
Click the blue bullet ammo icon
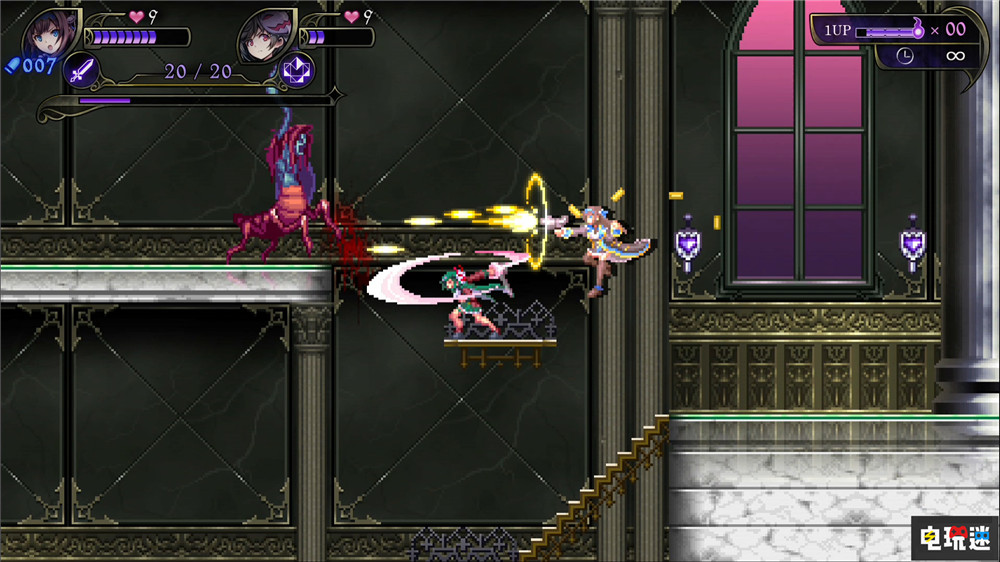(12, 66)
